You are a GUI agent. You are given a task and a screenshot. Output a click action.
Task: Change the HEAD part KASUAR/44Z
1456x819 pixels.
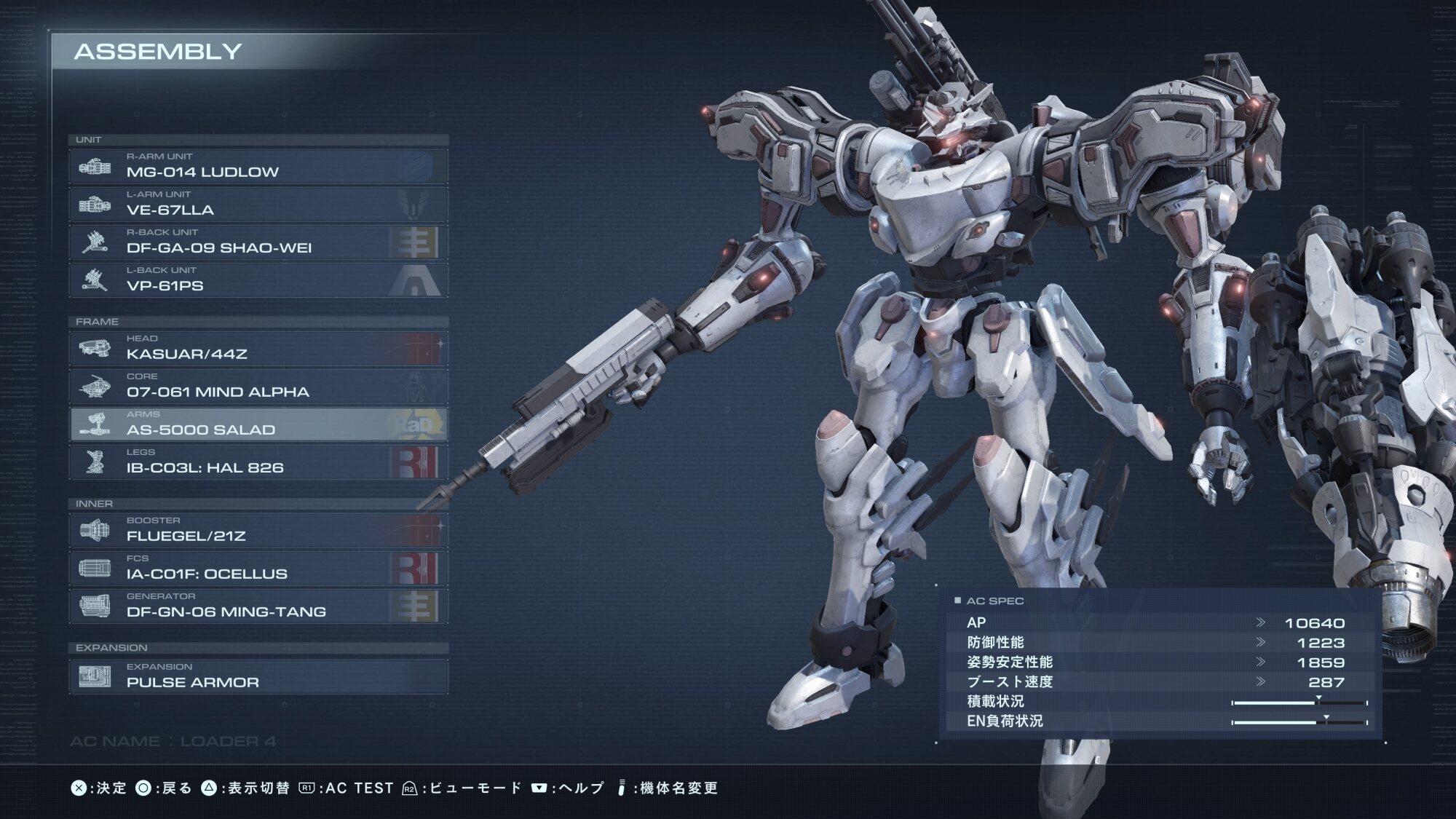[x=258, y=349]
